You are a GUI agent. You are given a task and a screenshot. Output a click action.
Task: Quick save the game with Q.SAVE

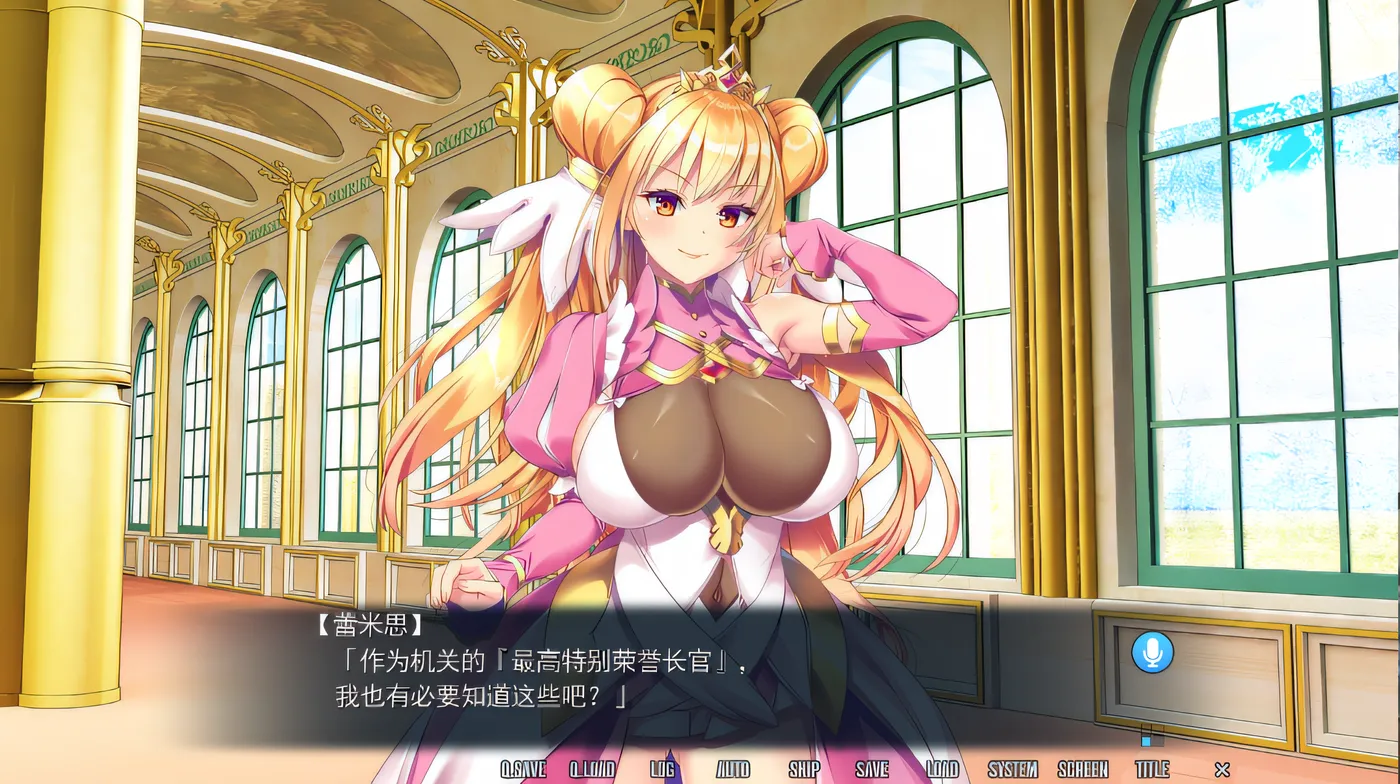coord(524,771)
